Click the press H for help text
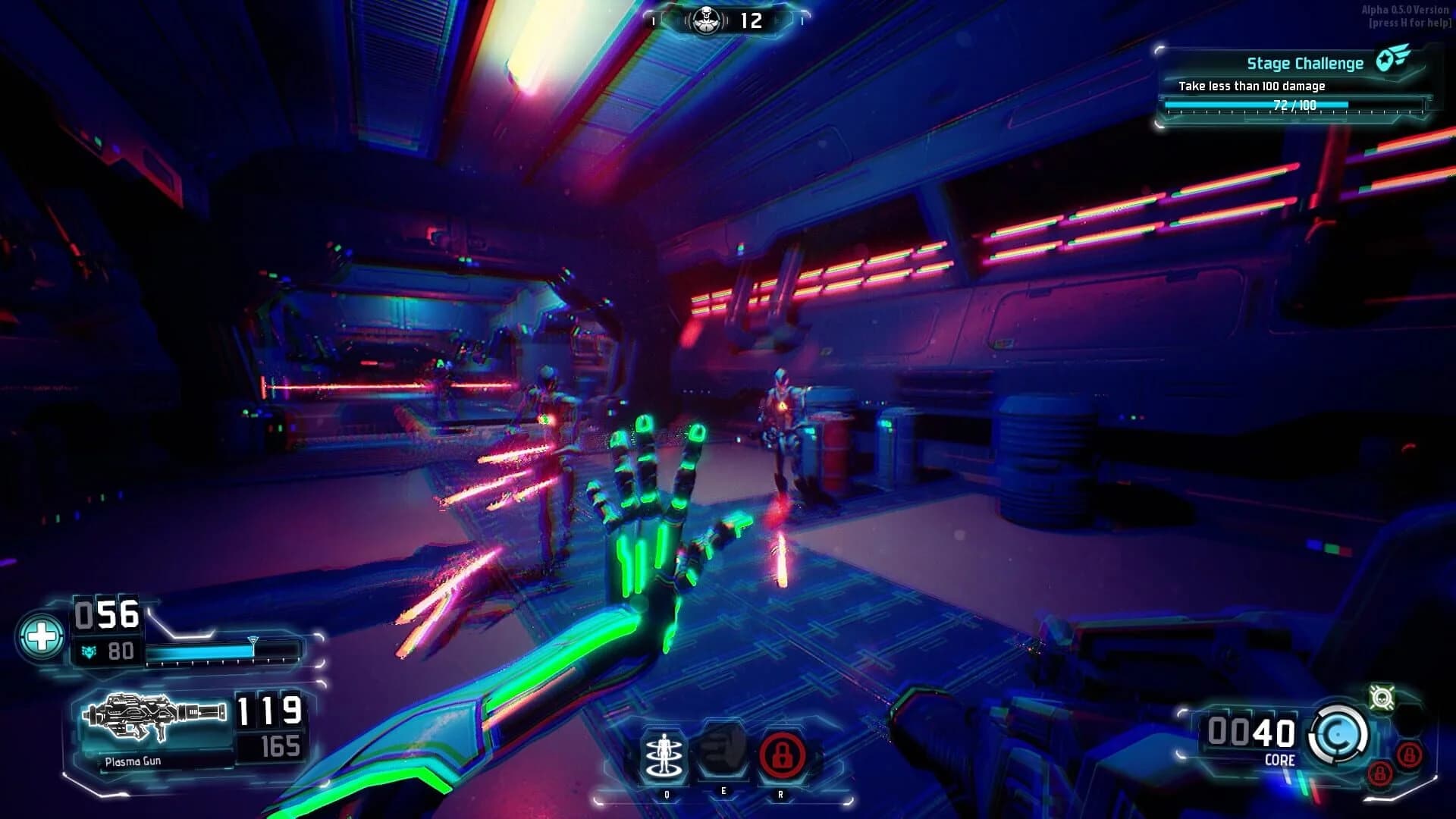This screenshot has height=819, width=1456. (x=1408, y=24)
